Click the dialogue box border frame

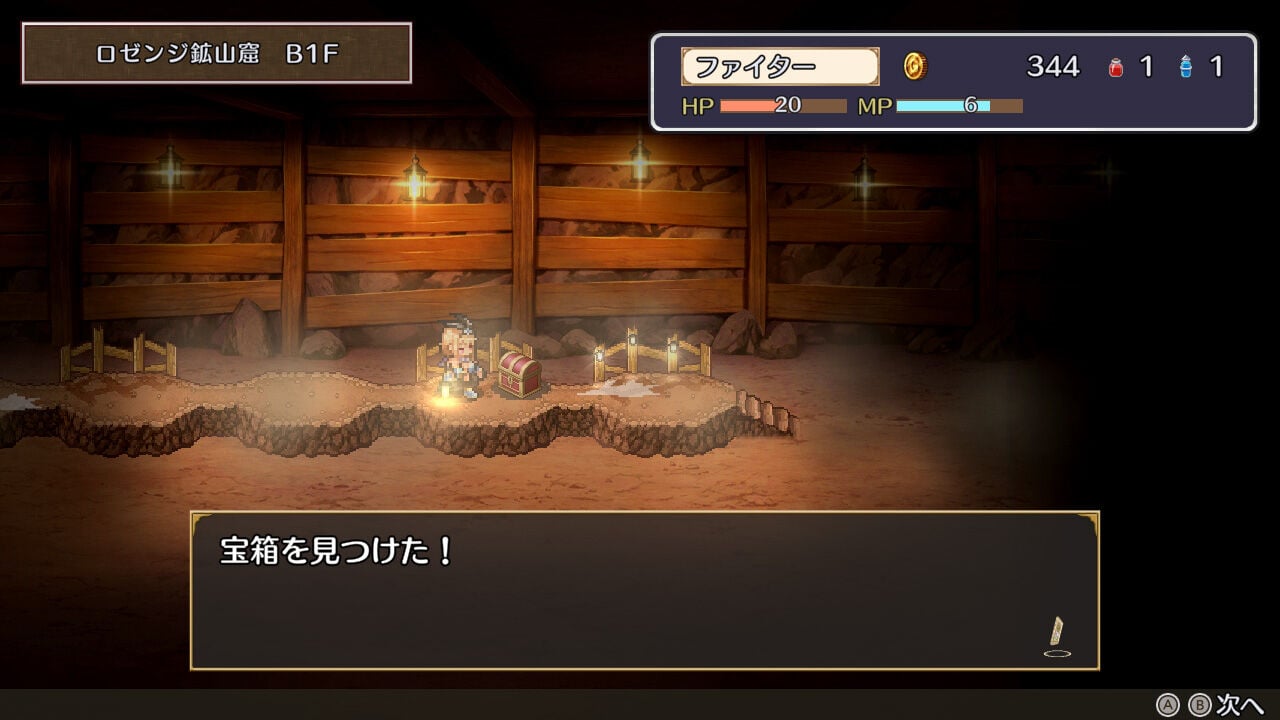tap(640, 512)
